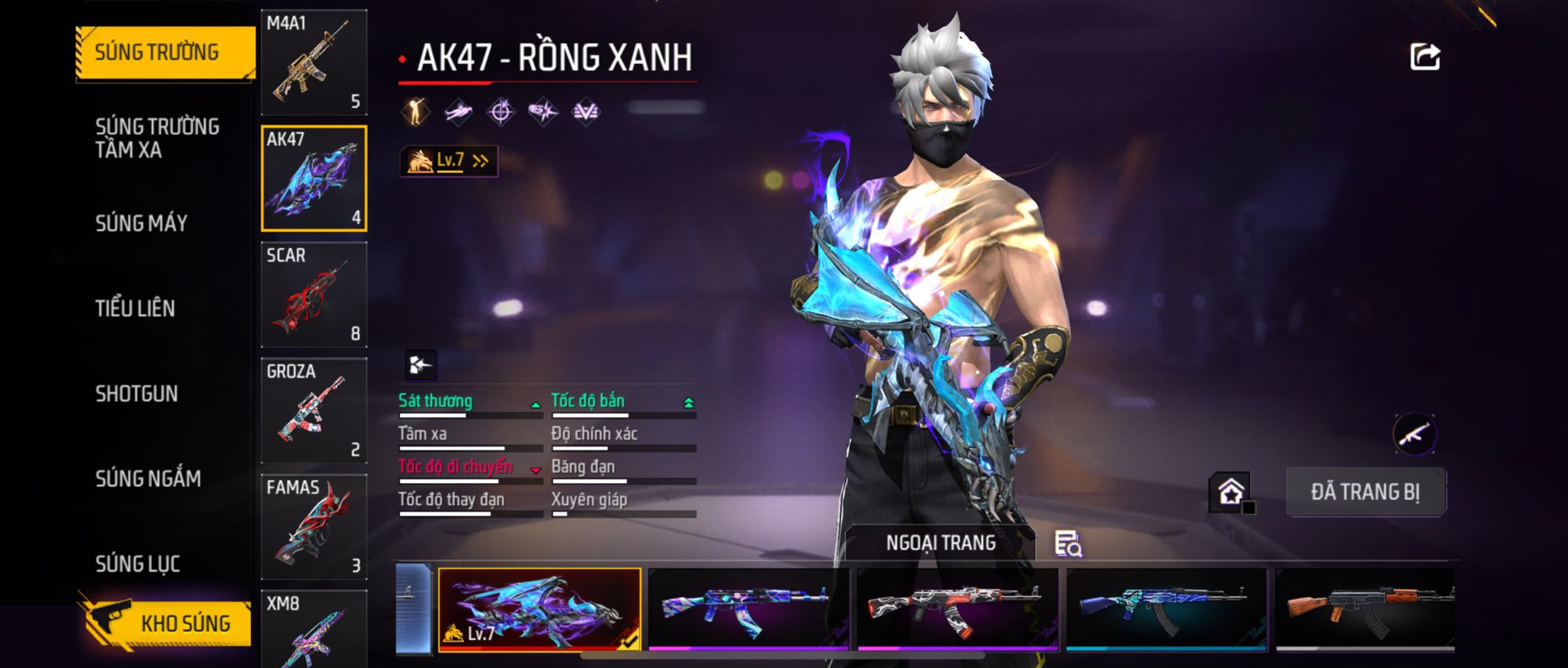Pick the FAMAS weapon tile
The height and width of the screenshot is (668, 1568).
314,527
